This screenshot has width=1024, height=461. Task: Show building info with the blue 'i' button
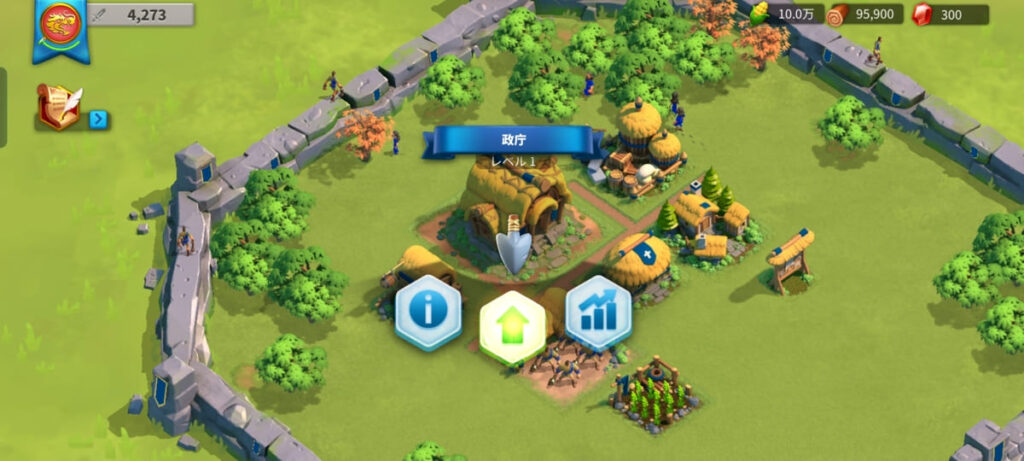pos(428,312)
